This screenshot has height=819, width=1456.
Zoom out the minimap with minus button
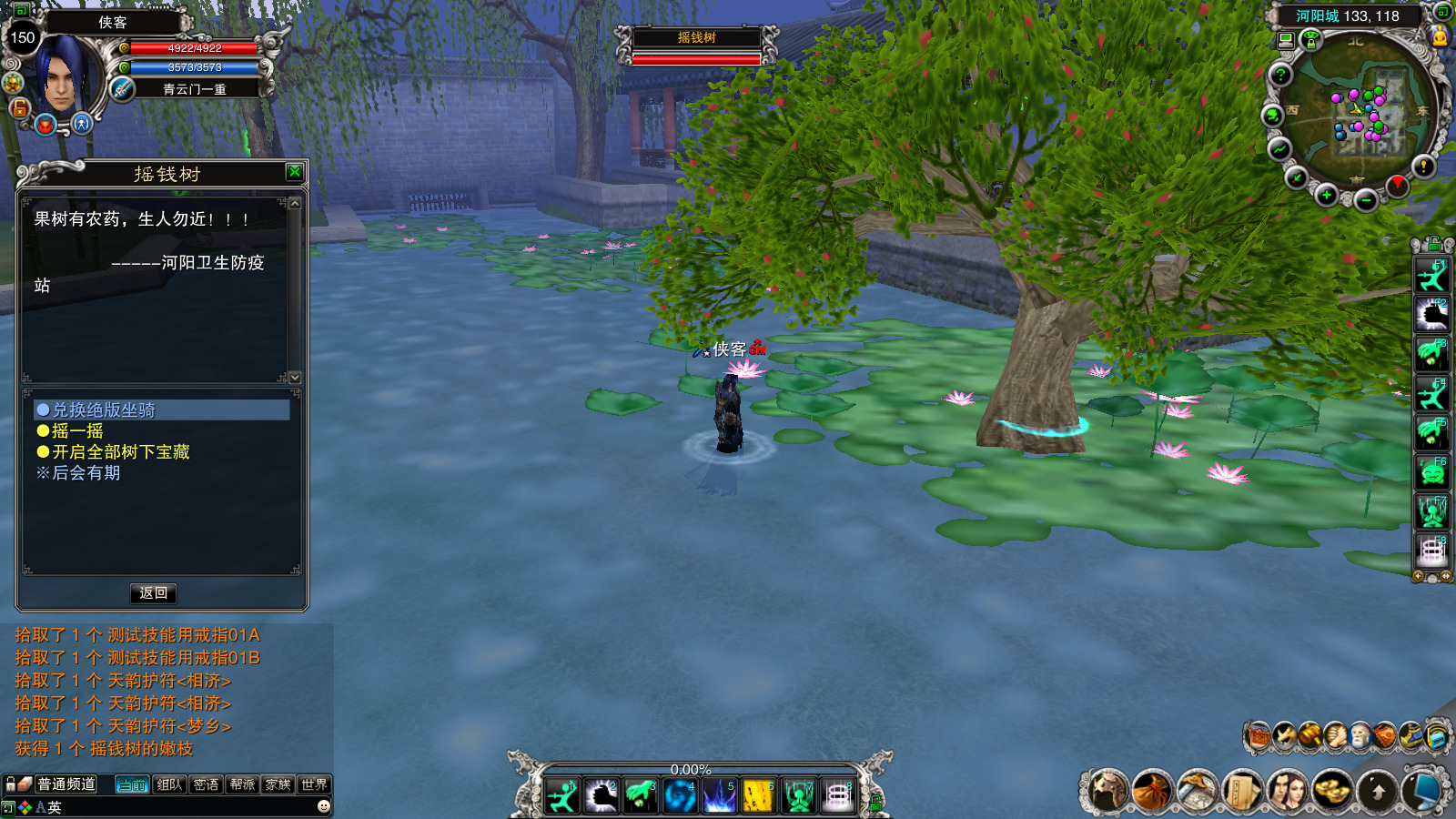(1365, 200)
